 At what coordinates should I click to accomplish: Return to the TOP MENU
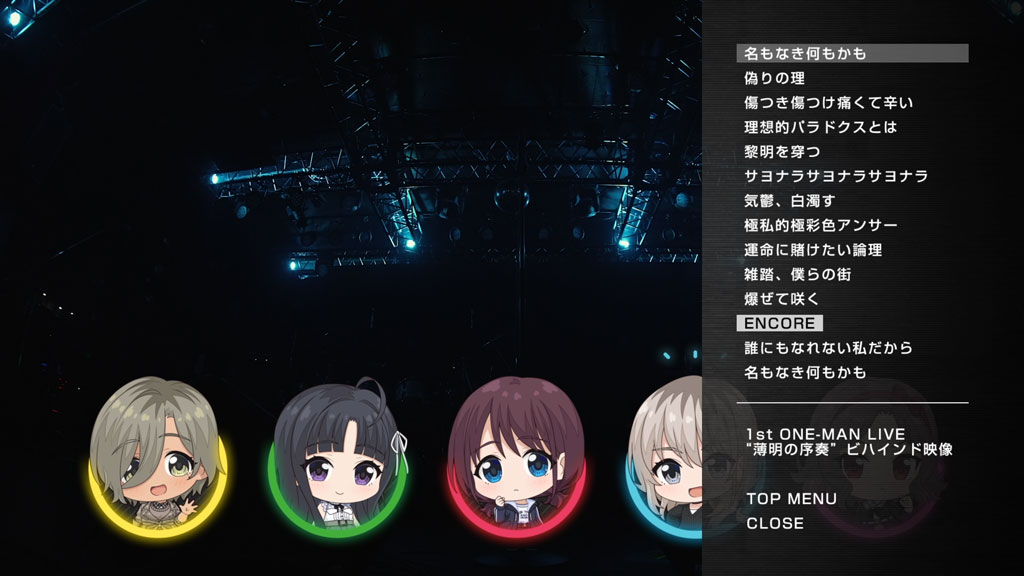(791, 499)
